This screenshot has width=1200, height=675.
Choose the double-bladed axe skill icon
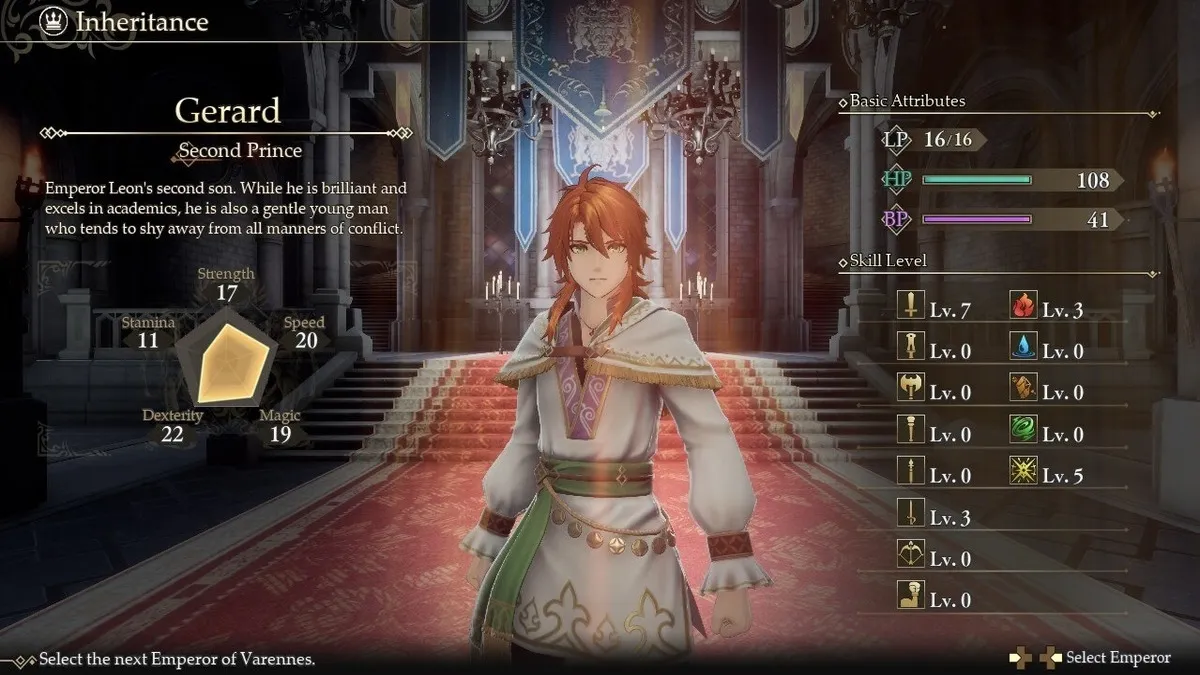(910, 390)
